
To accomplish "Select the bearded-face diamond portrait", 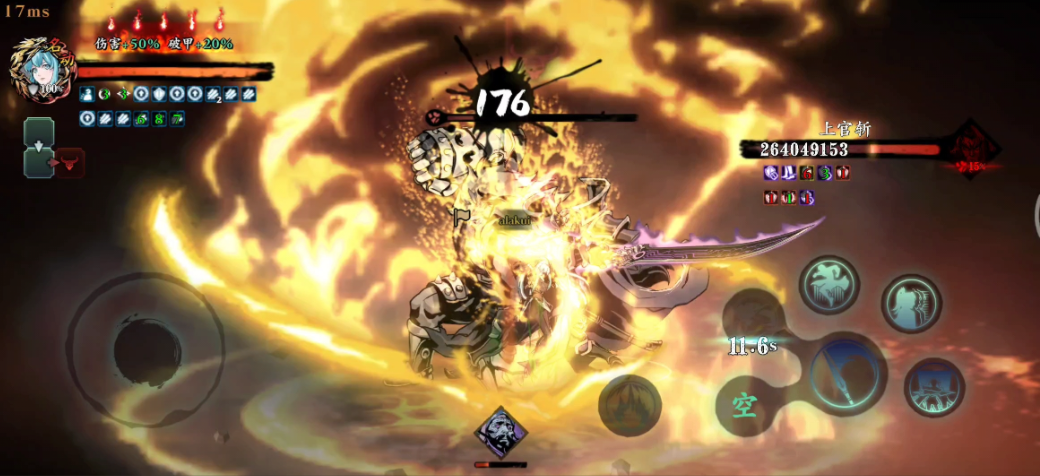I will click(500, 435).
